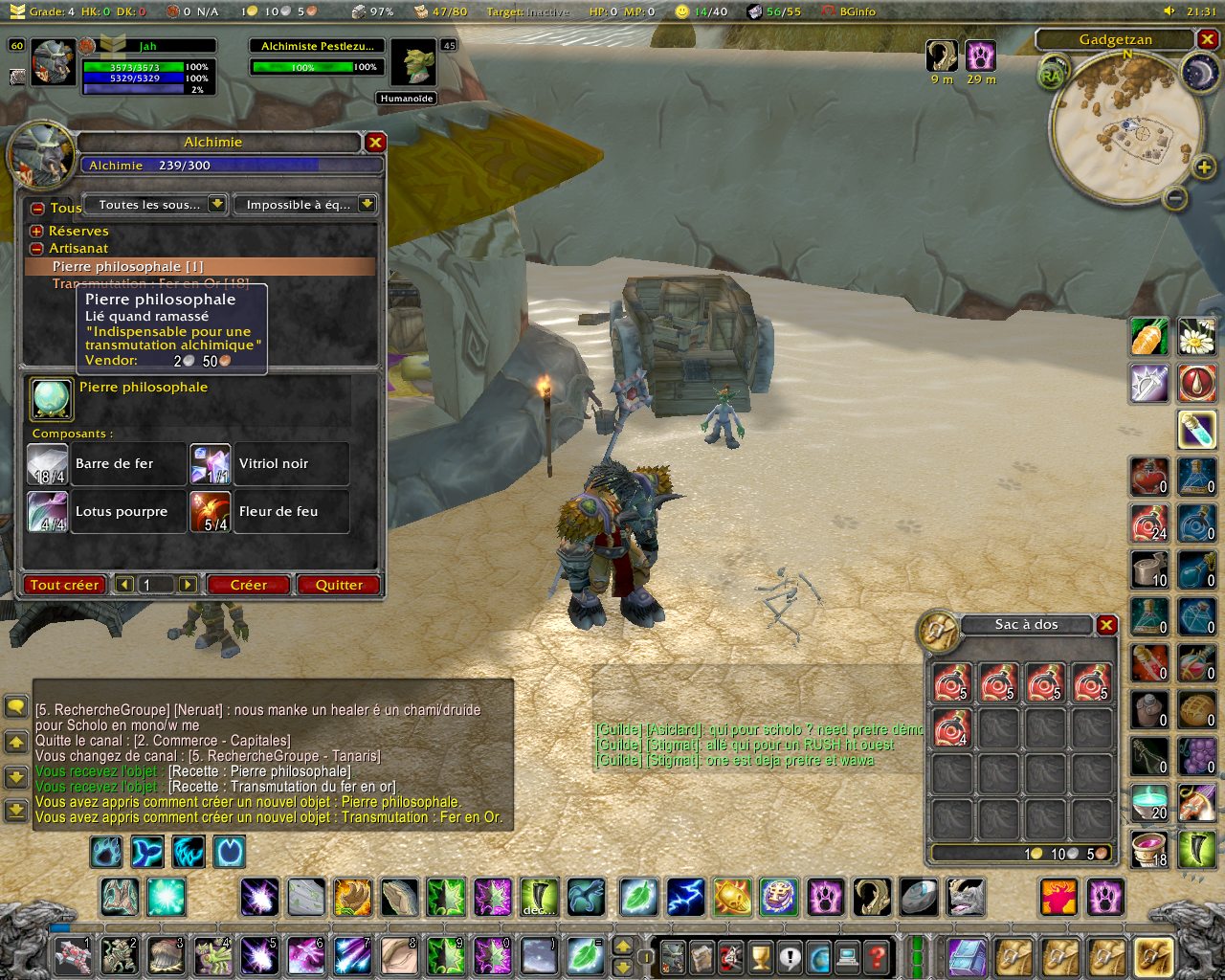
Task: Zoom in on the minimap
Action: [1203, 168]
